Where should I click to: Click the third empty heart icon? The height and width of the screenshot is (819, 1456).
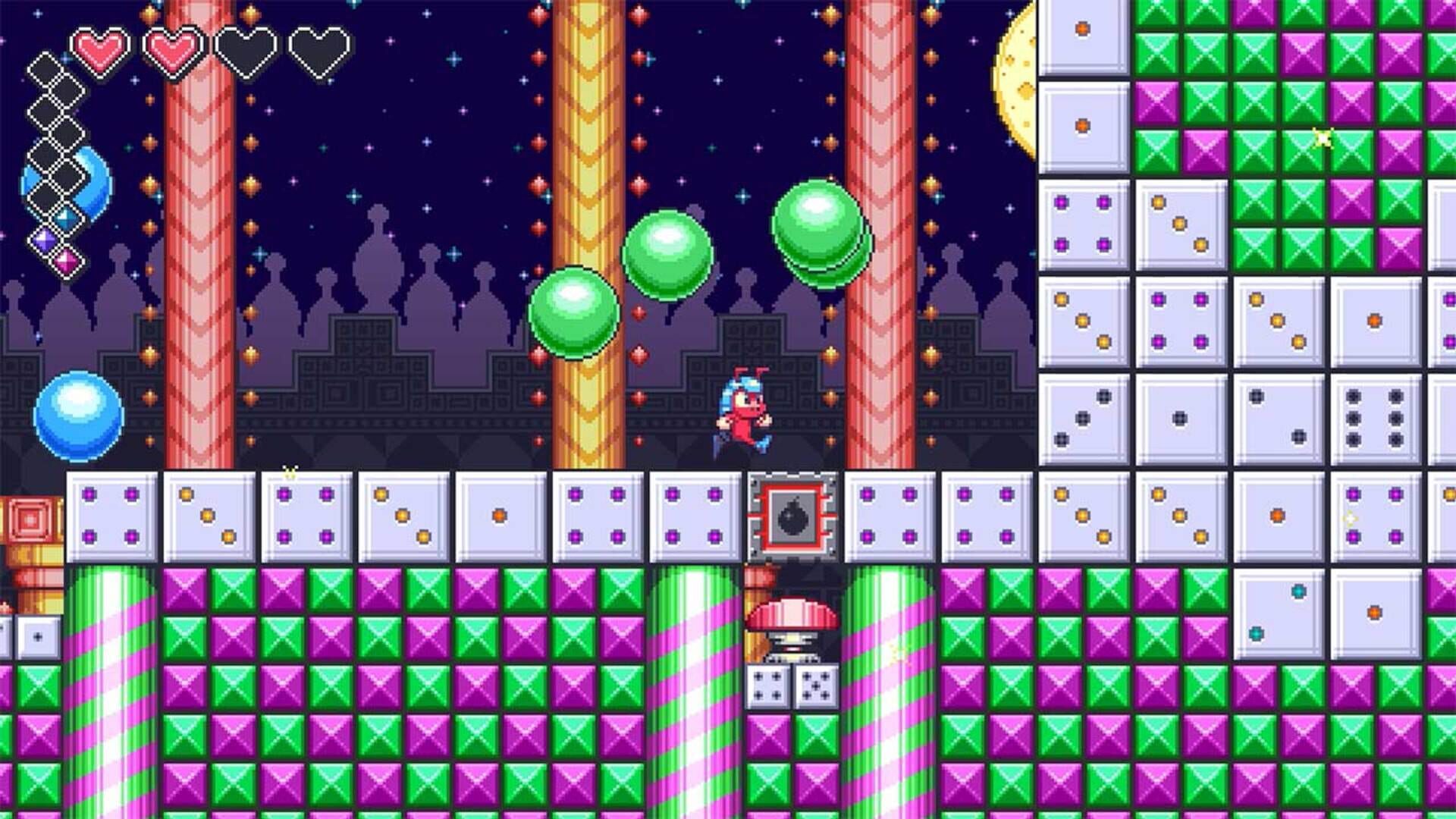tap(243, 52)
